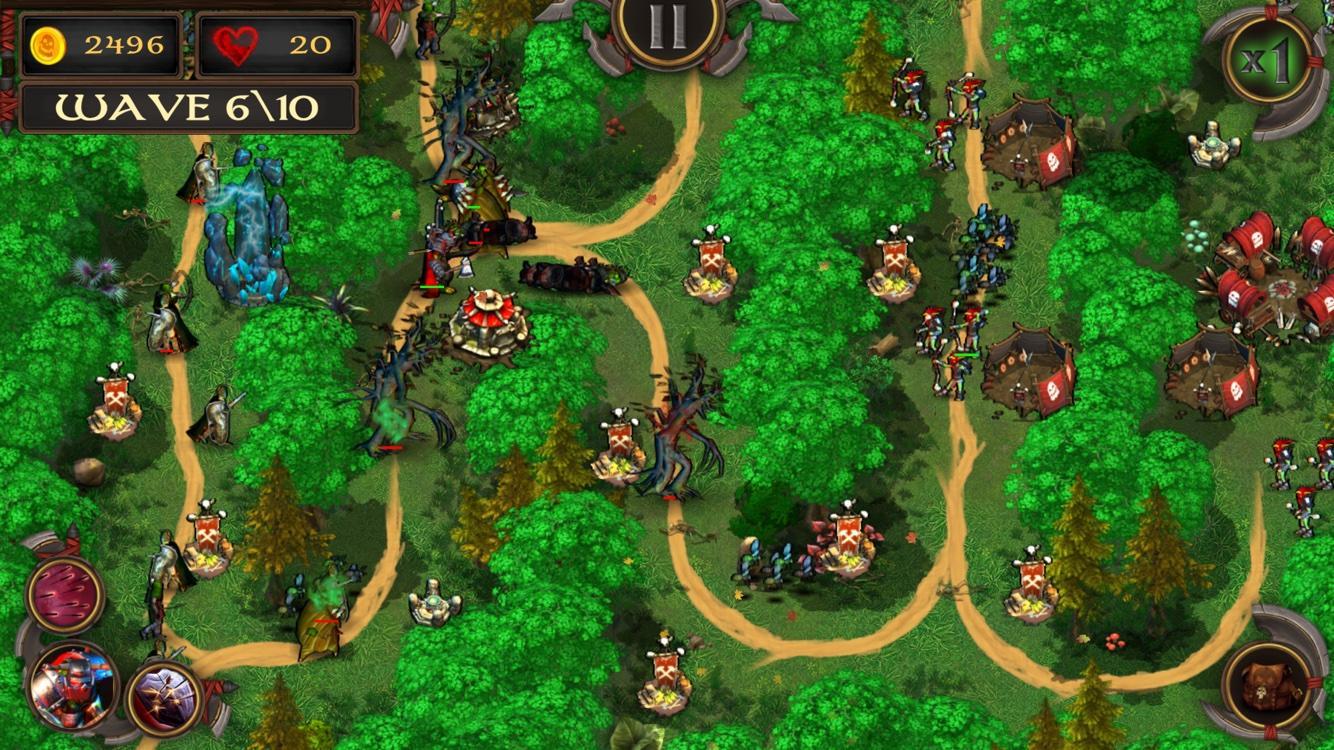Expand options on the enemy tent camp
The height and width of the screenshot is (750, 1334).
point(1030,370)
